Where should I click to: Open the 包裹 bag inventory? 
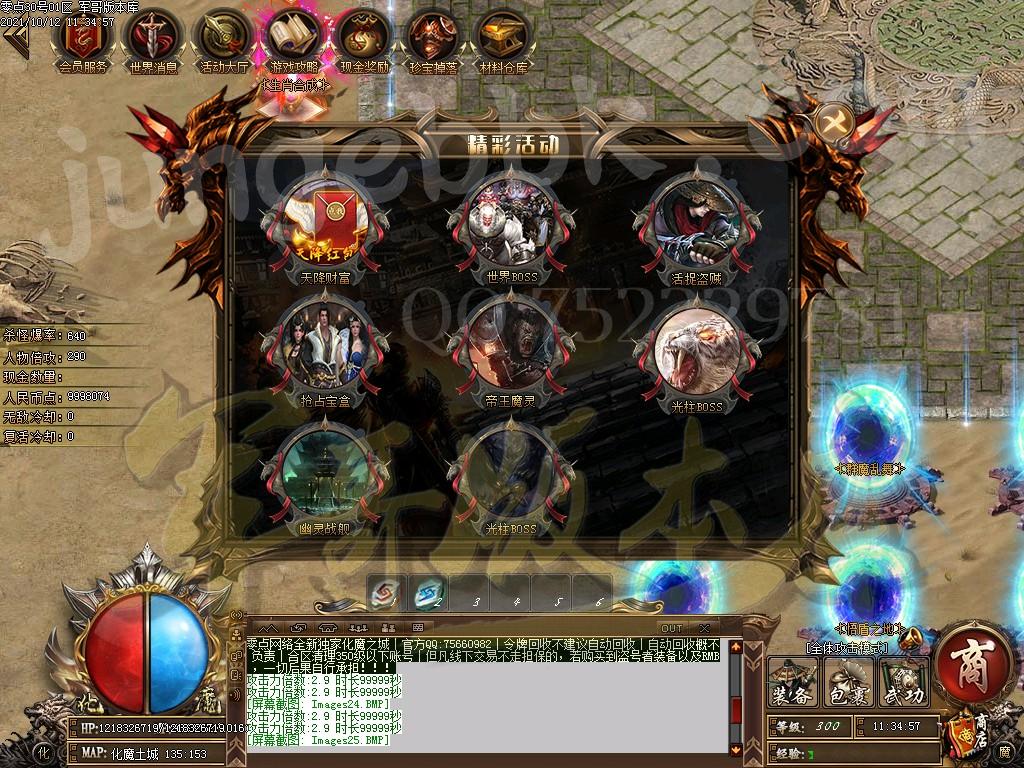[848, 683]
